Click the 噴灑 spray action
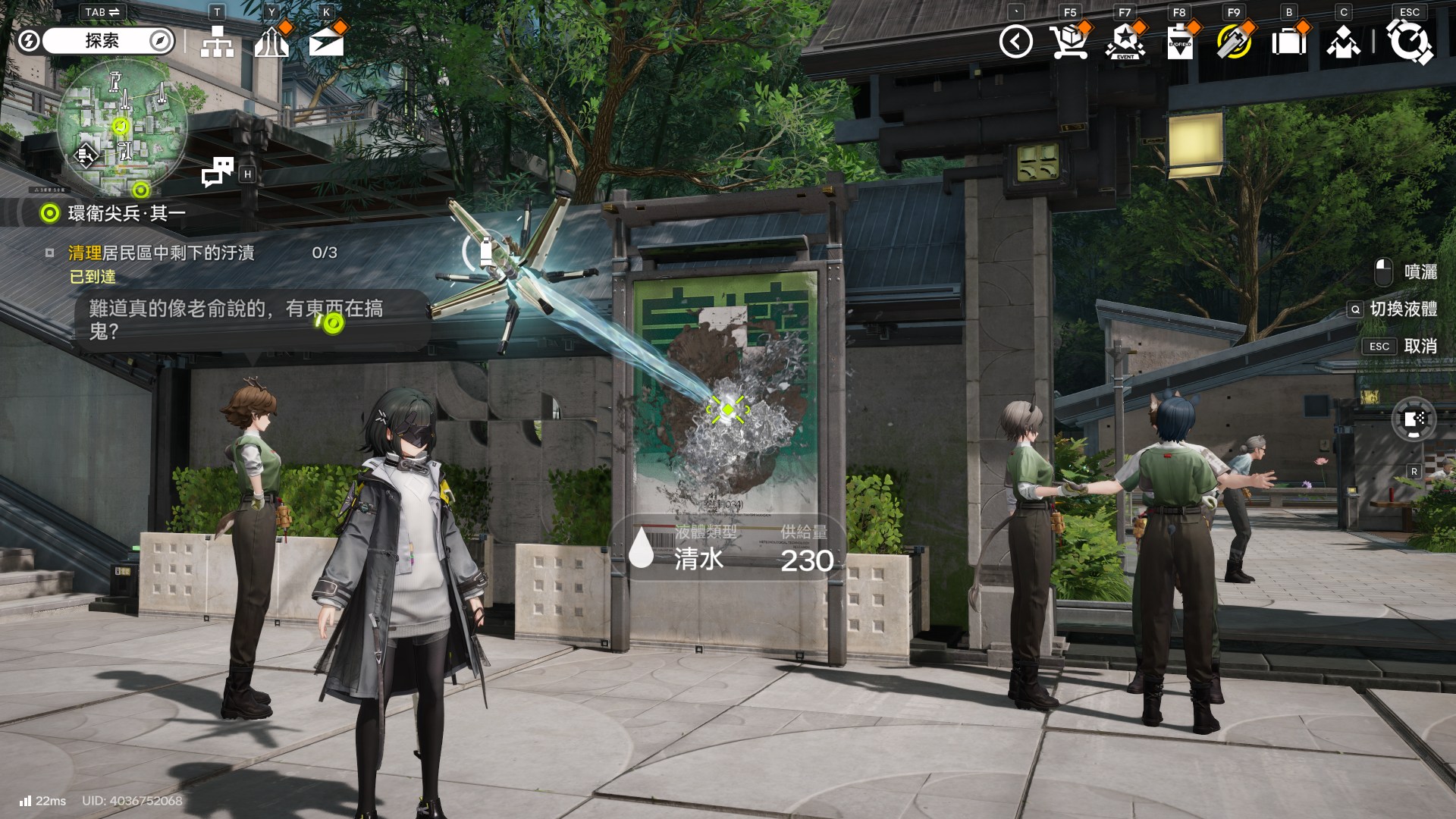 (1407, 271)
